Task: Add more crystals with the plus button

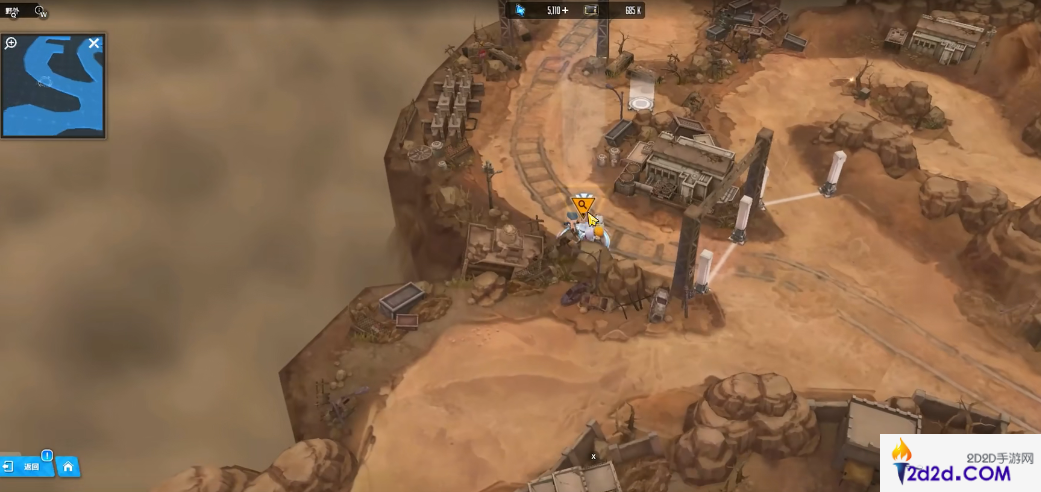Action: [565, 10]
